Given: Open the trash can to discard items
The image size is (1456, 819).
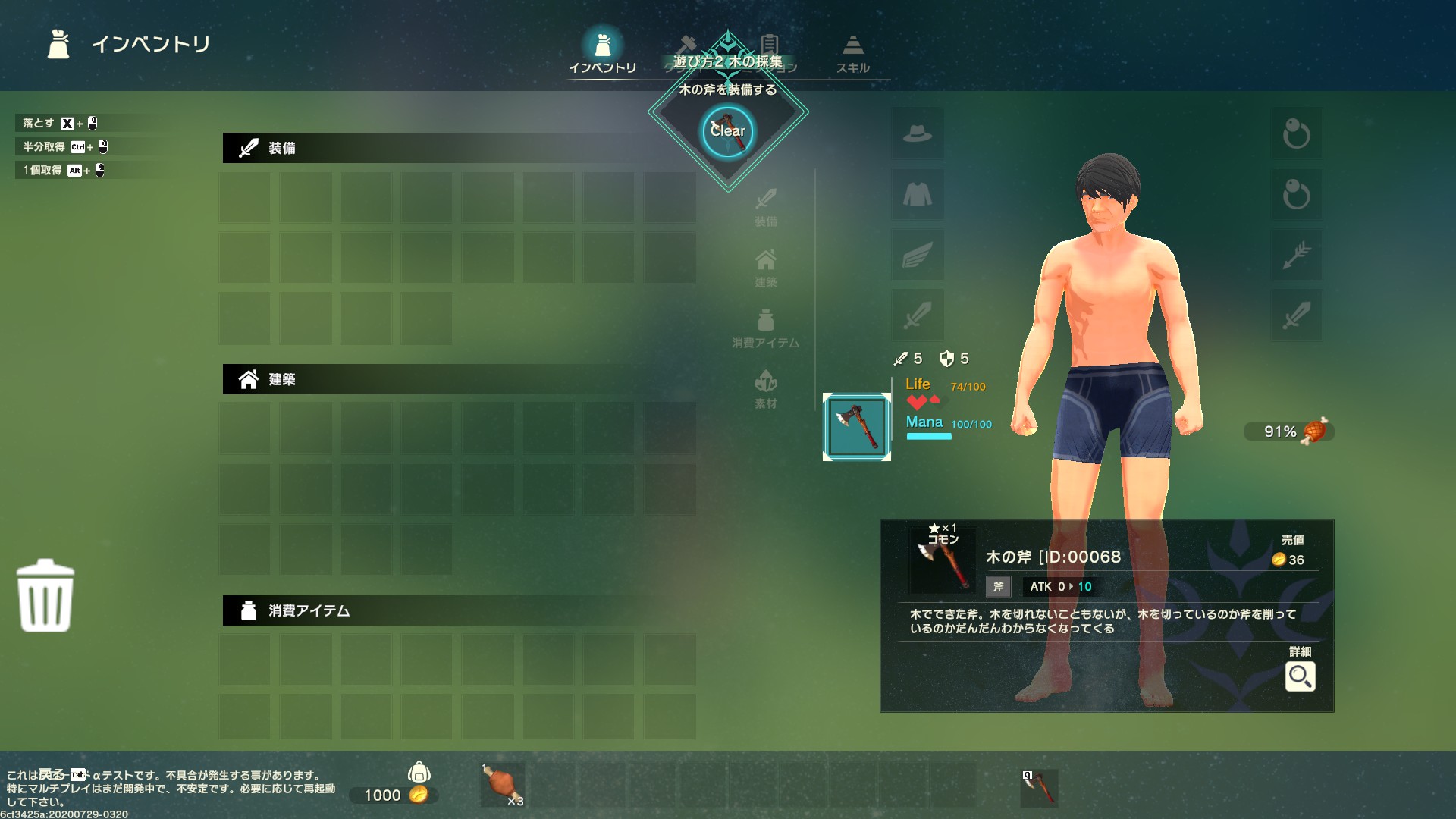Looking at the screenshot, I should [45, 596].
